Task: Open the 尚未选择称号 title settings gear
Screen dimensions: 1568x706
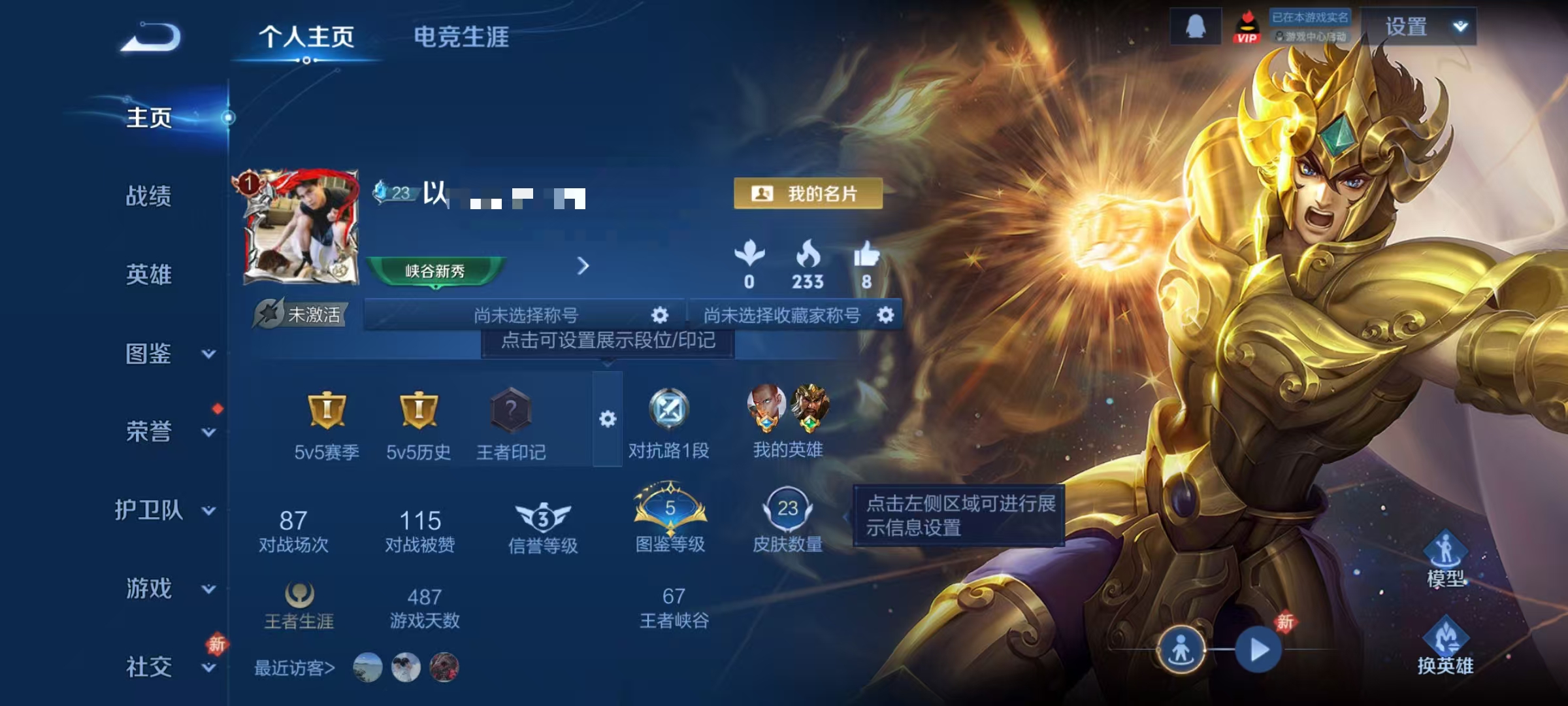Action: (660, 315)
